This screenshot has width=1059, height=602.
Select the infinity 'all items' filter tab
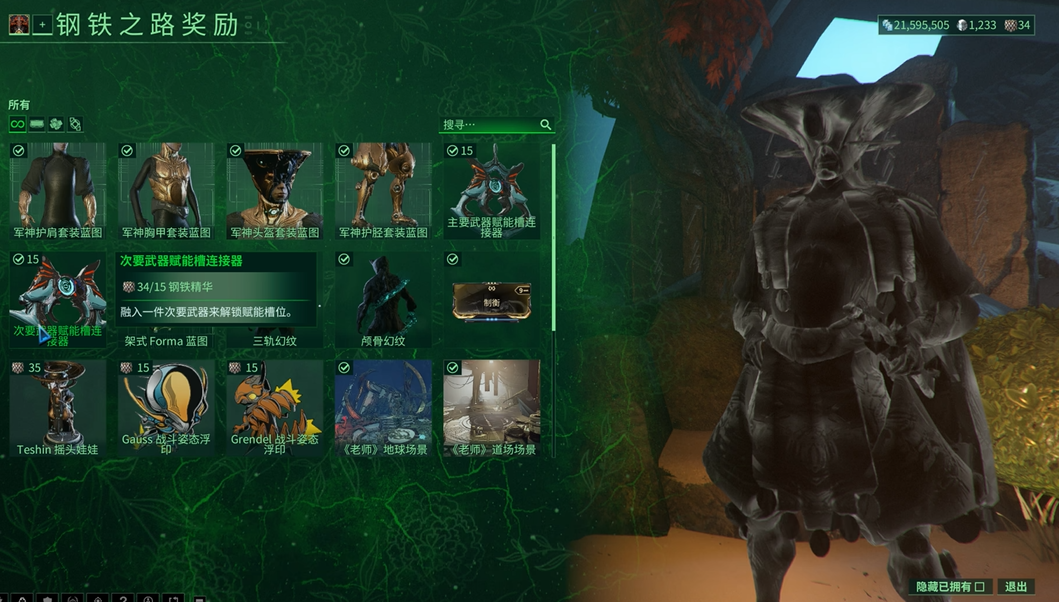coord(17,124)
